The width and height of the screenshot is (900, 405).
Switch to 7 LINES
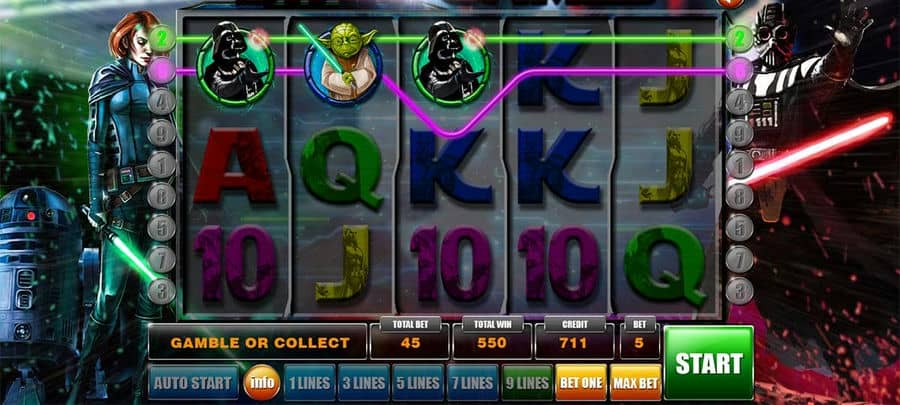[x=470, y=382]
